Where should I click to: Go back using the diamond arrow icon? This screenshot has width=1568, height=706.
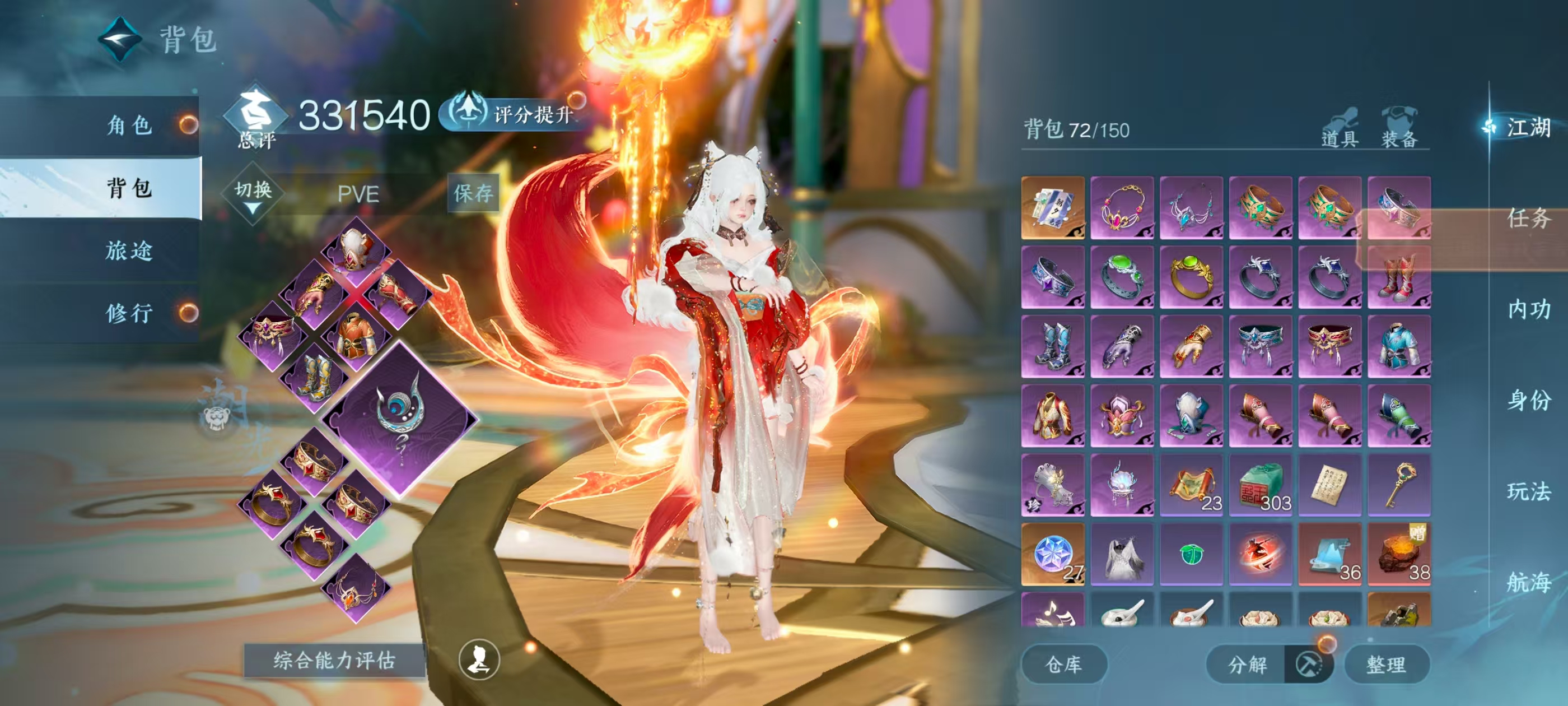tap(120, 40)
